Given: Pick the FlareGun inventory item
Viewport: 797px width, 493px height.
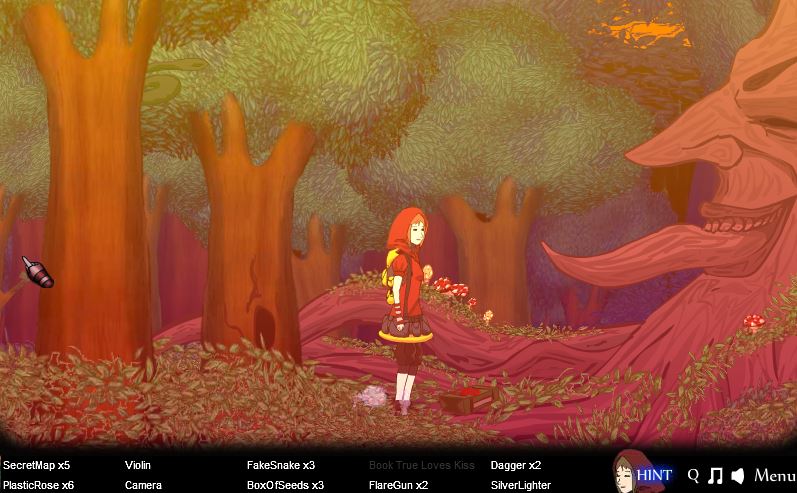Looking at the screenshot, I should pos(398,485).
